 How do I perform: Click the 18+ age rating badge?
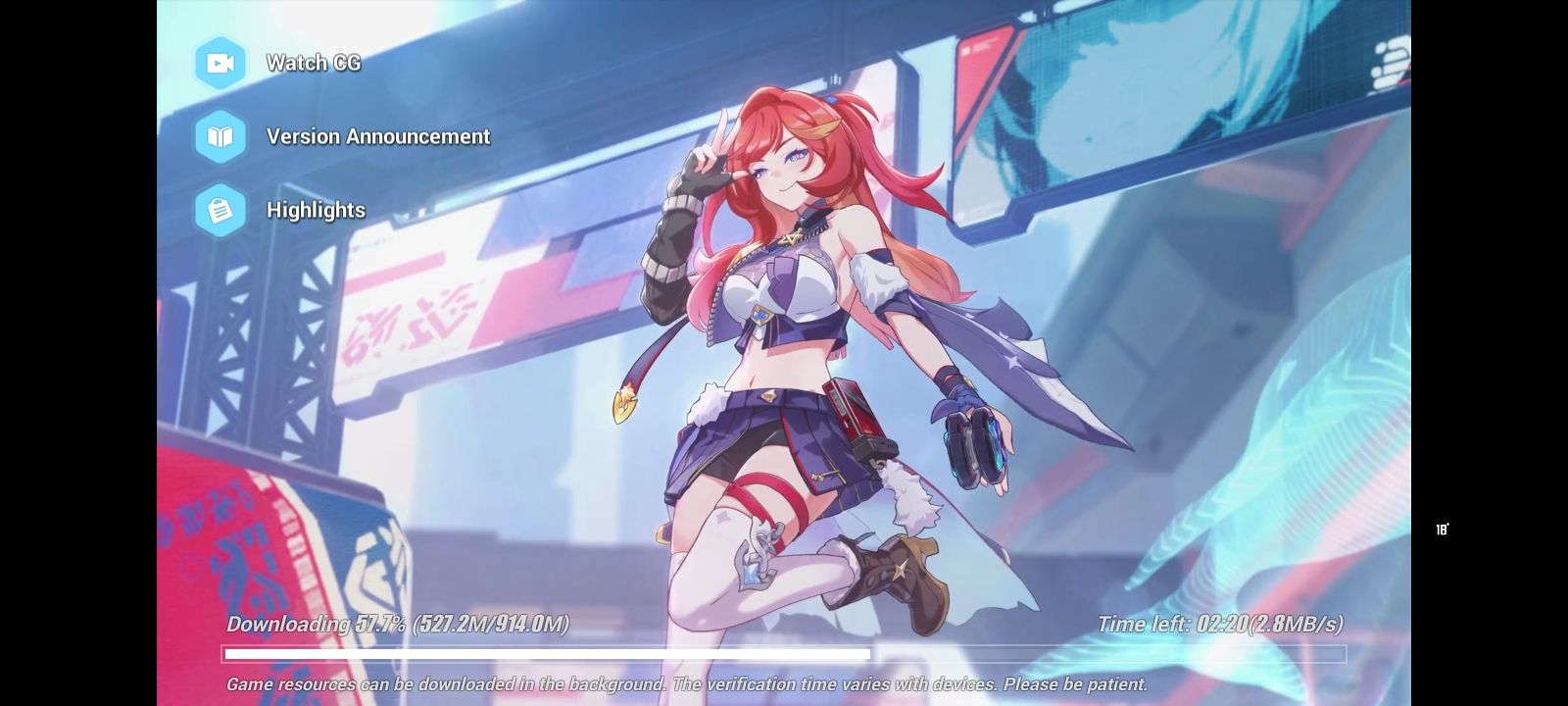tap(1443, 529)
